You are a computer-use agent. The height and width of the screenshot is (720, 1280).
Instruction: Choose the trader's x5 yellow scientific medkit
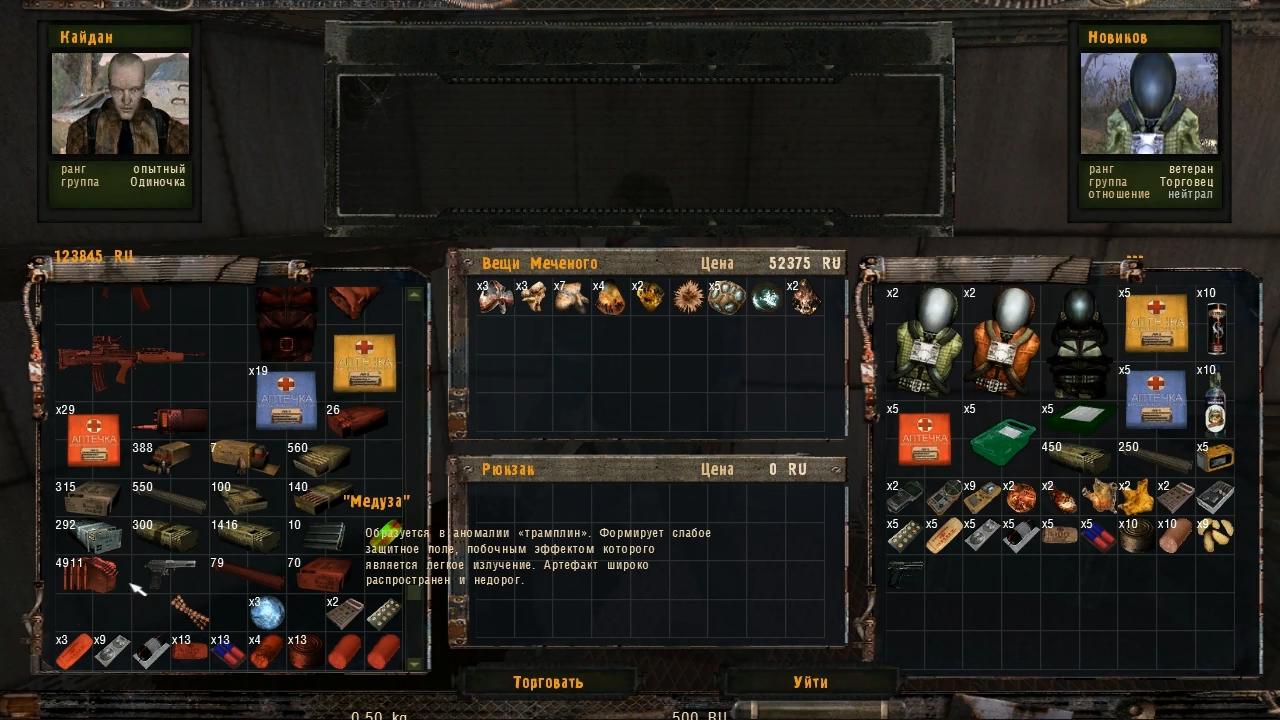tap(1157, 323)
